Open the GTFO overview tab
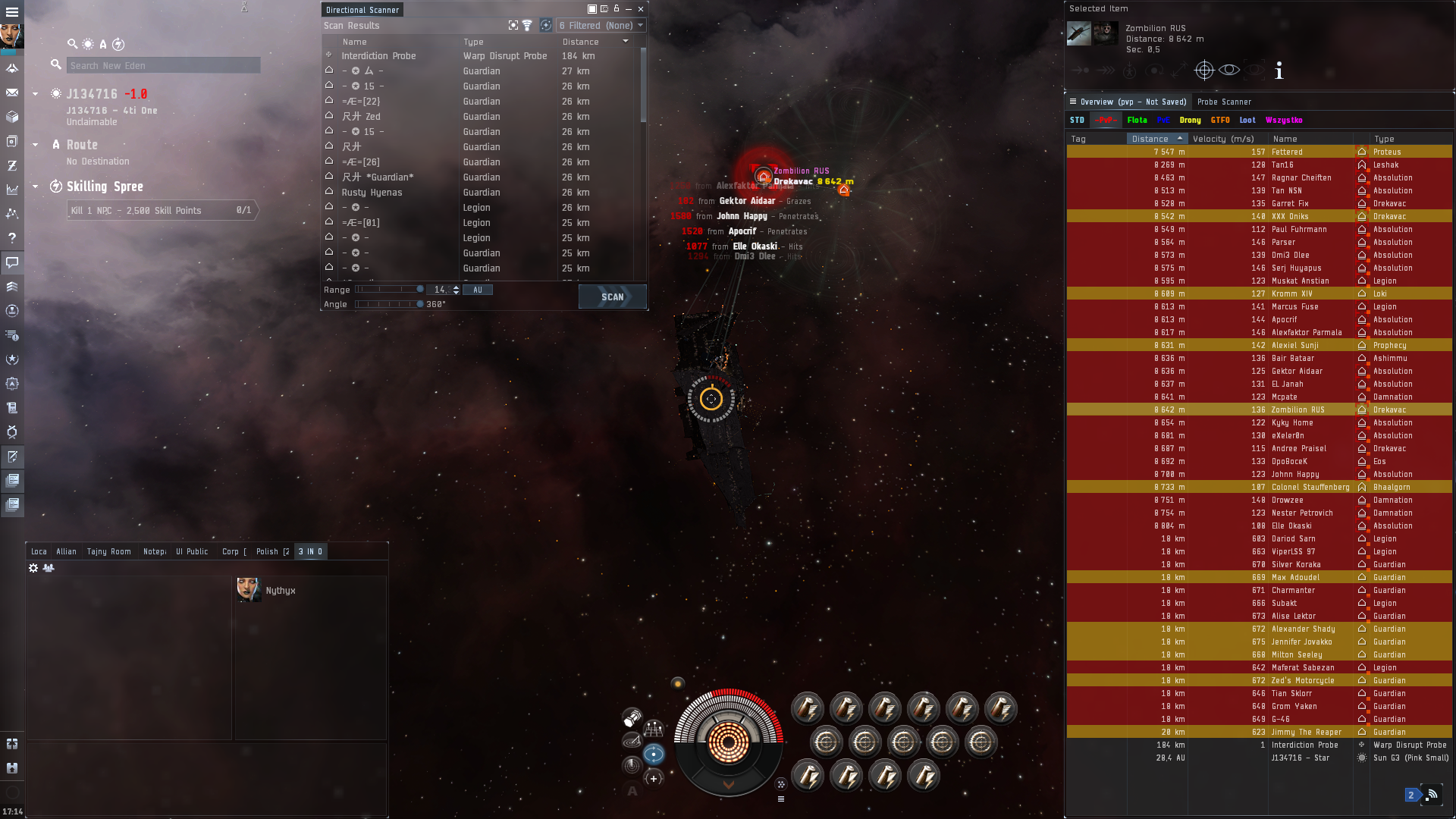Image resolution: width=1456 pixels, height=819 pixels. [x=1220, y=120]
